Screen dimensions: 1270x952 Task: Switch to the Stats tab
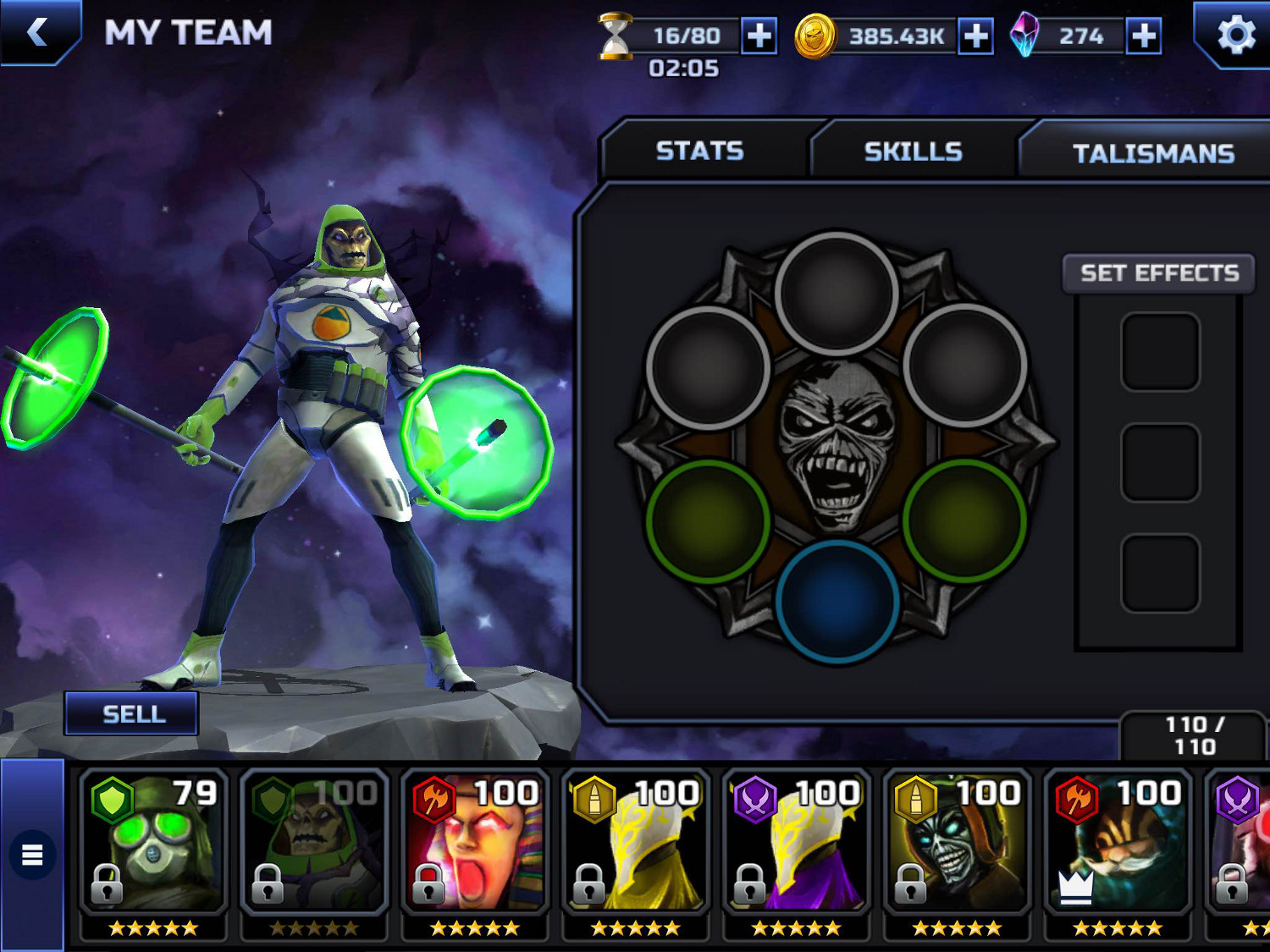[x=699, y=151]
